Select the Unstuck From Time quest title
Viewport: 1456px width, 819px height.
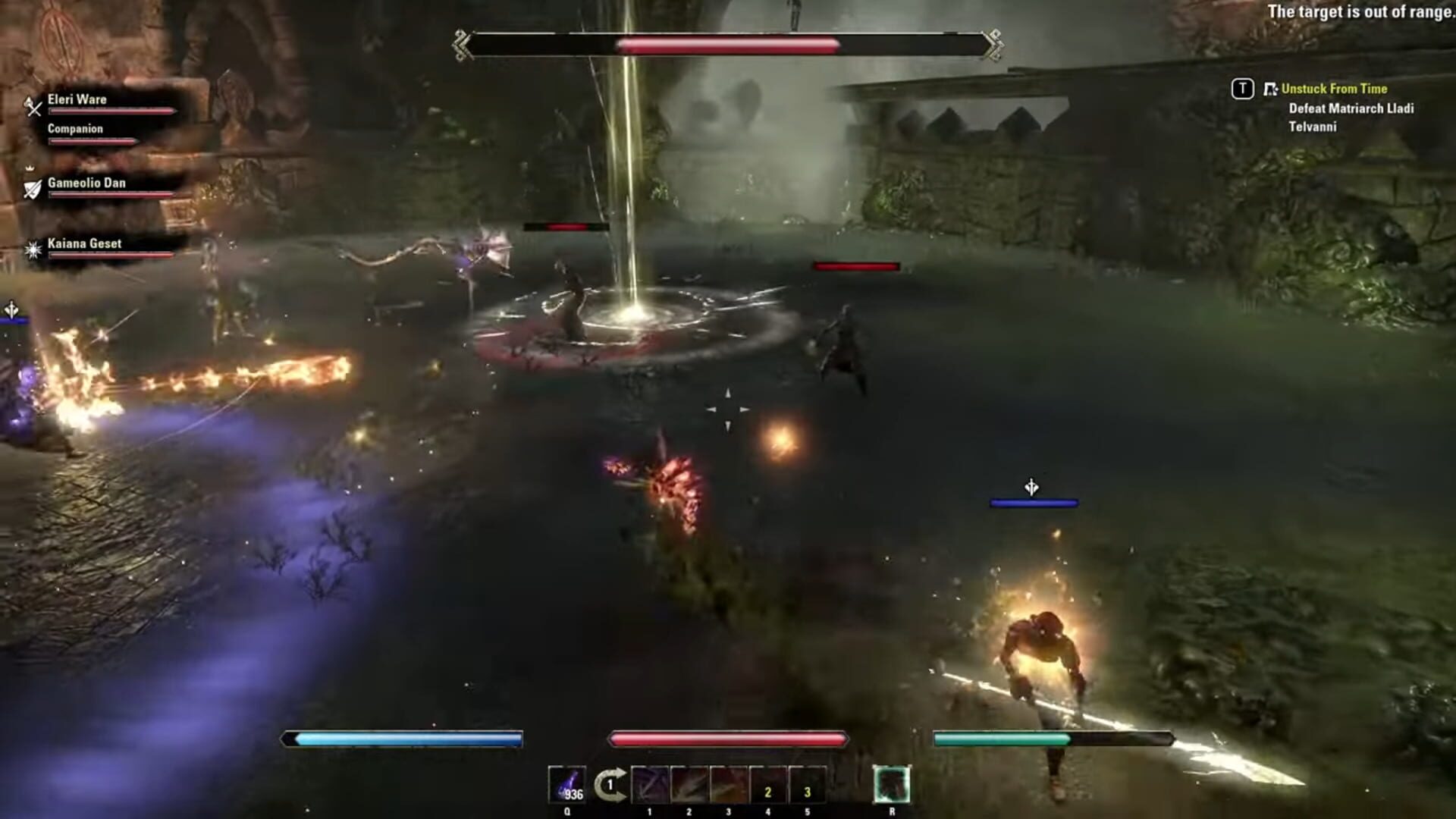click(1336, 89)
